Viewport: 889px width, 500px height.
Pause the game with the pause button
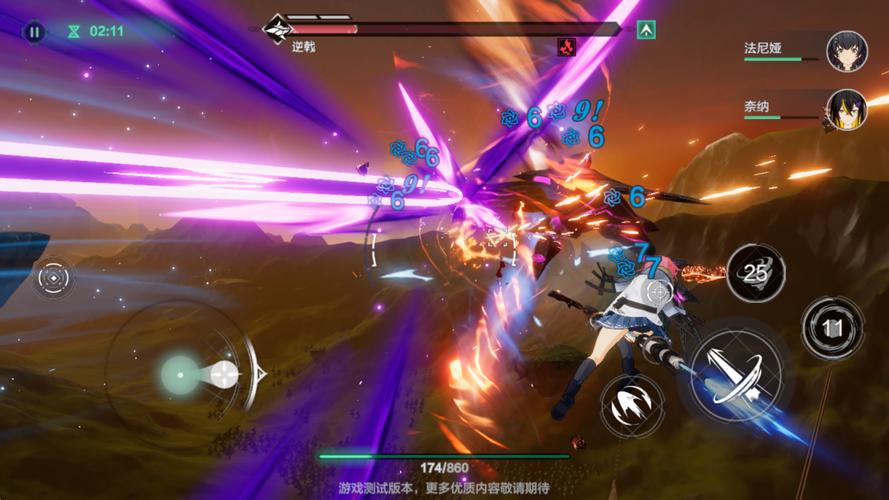point(34,32)
